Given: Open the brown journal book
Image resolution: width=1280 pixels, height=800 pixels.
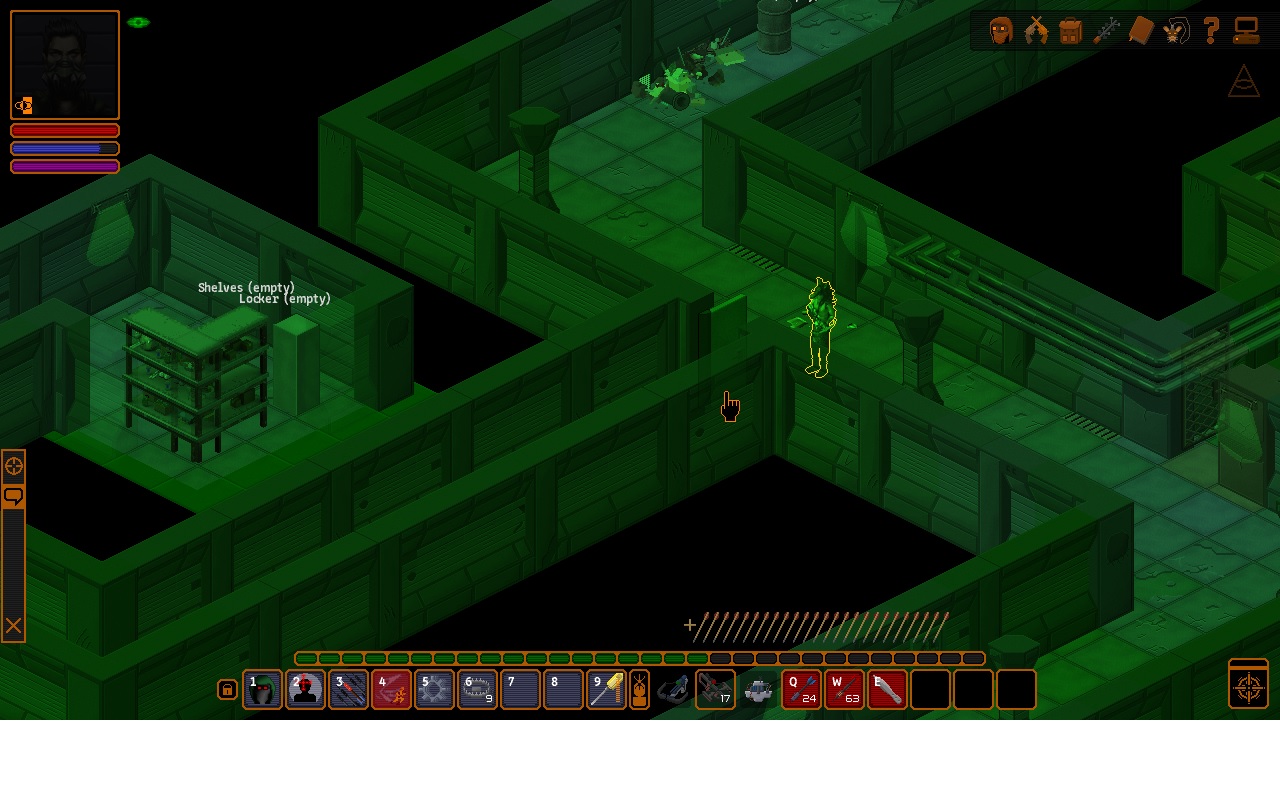Looking at the screenshot, I should (1141, 31).
